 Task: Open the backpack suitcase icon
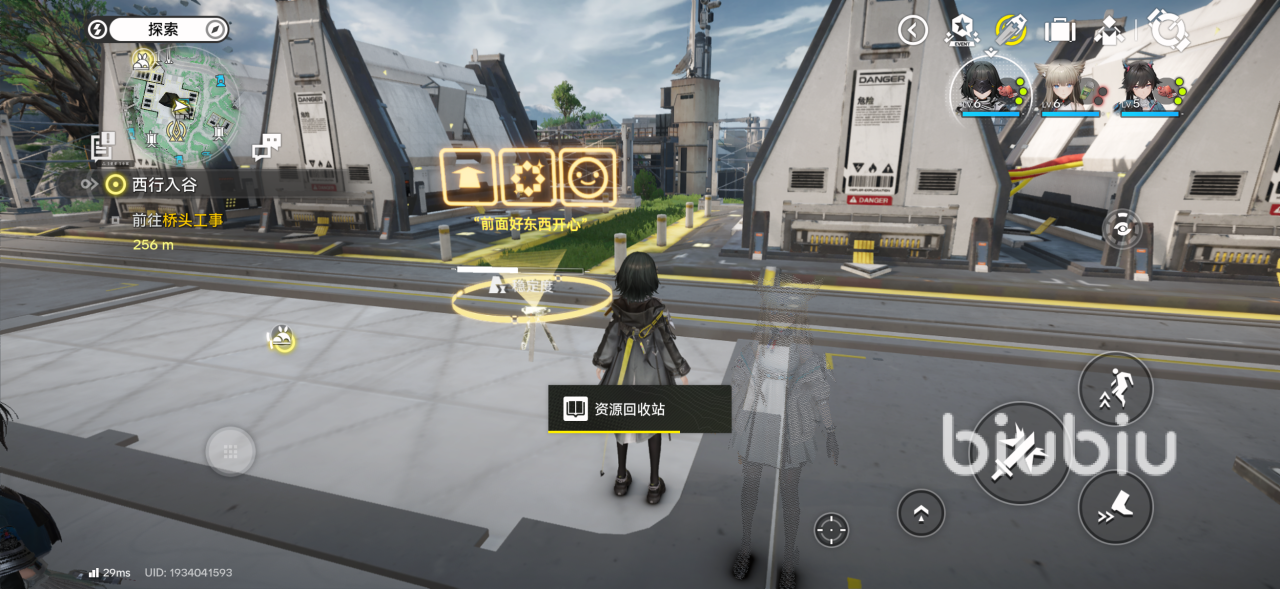1060,30
